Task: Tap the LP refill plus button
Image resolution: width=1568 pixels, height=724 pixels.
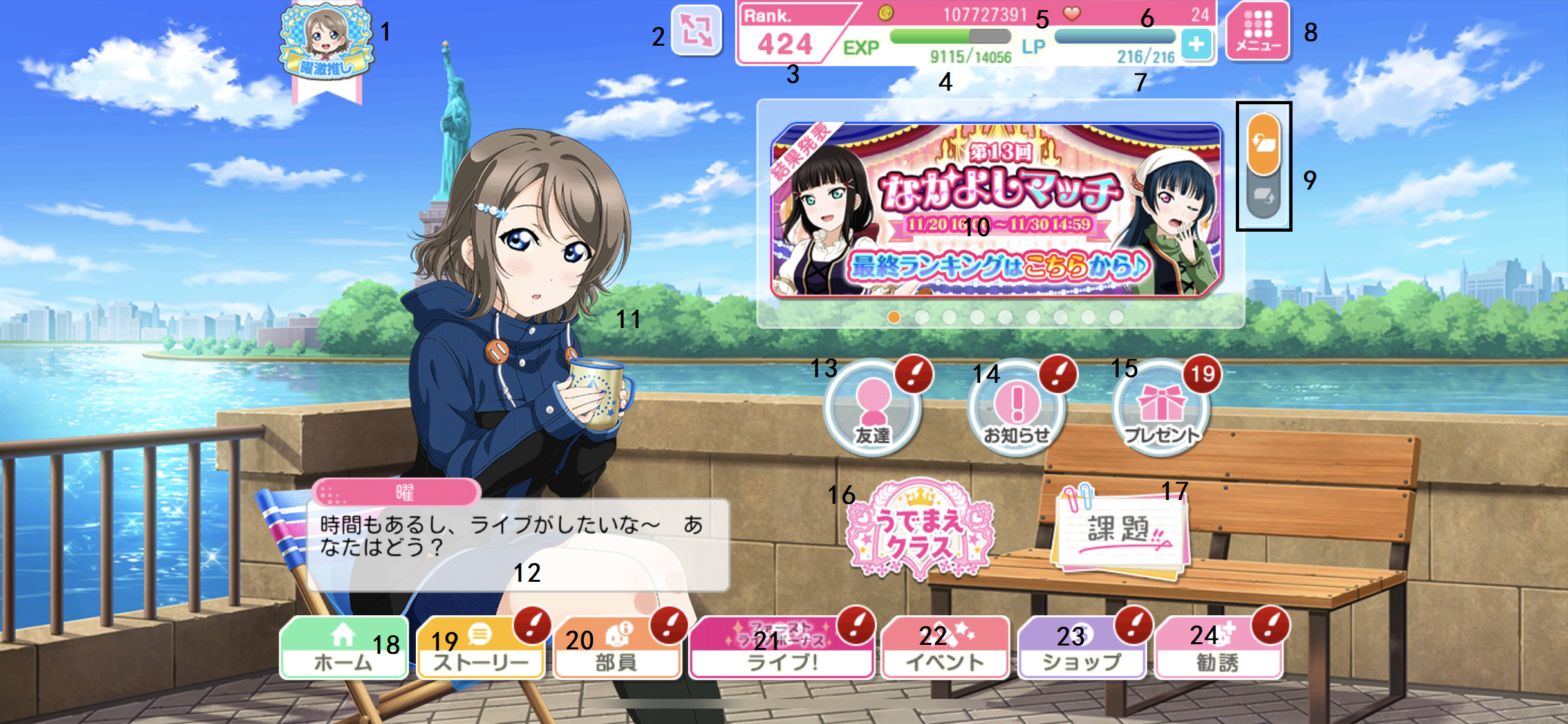Action: point(1196,44)
